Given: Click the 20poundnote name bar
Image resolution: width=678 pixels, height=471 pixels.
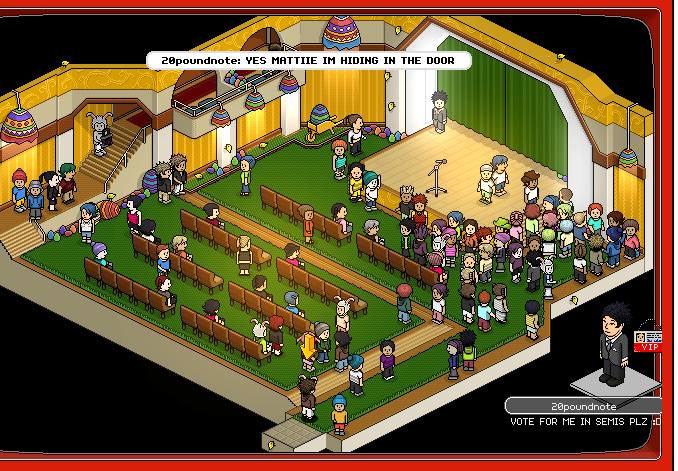Looking at the screenshot, I should click(584, 406).
